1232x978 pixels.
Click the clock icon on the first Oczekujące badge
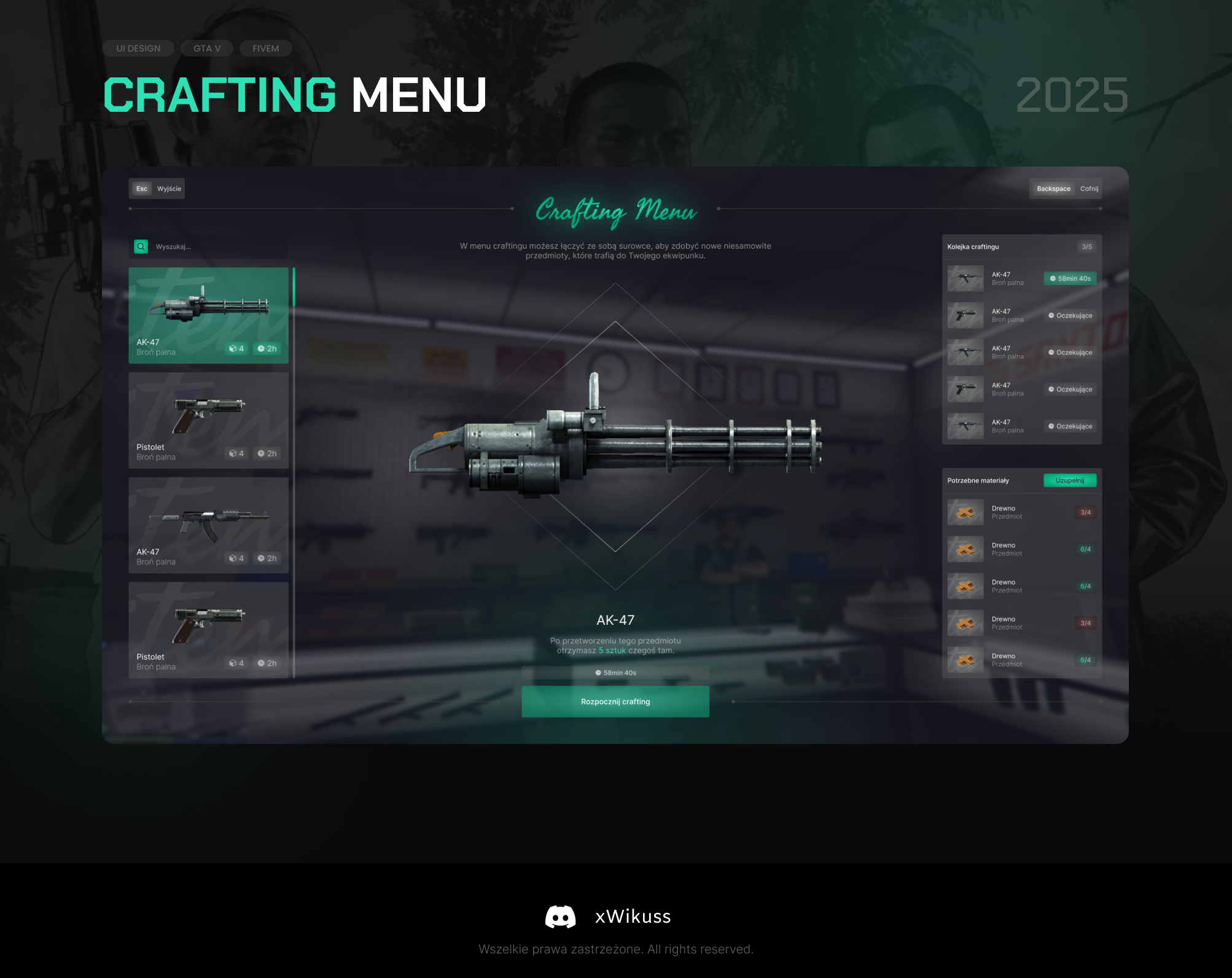1050,315
